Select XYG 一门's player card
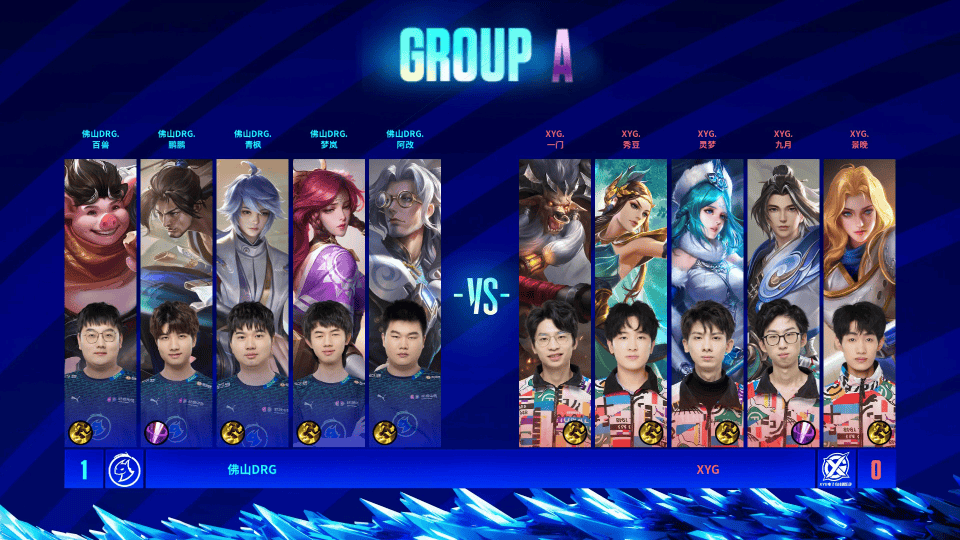Viewport: 960px width, 540px height. point(555,300)
